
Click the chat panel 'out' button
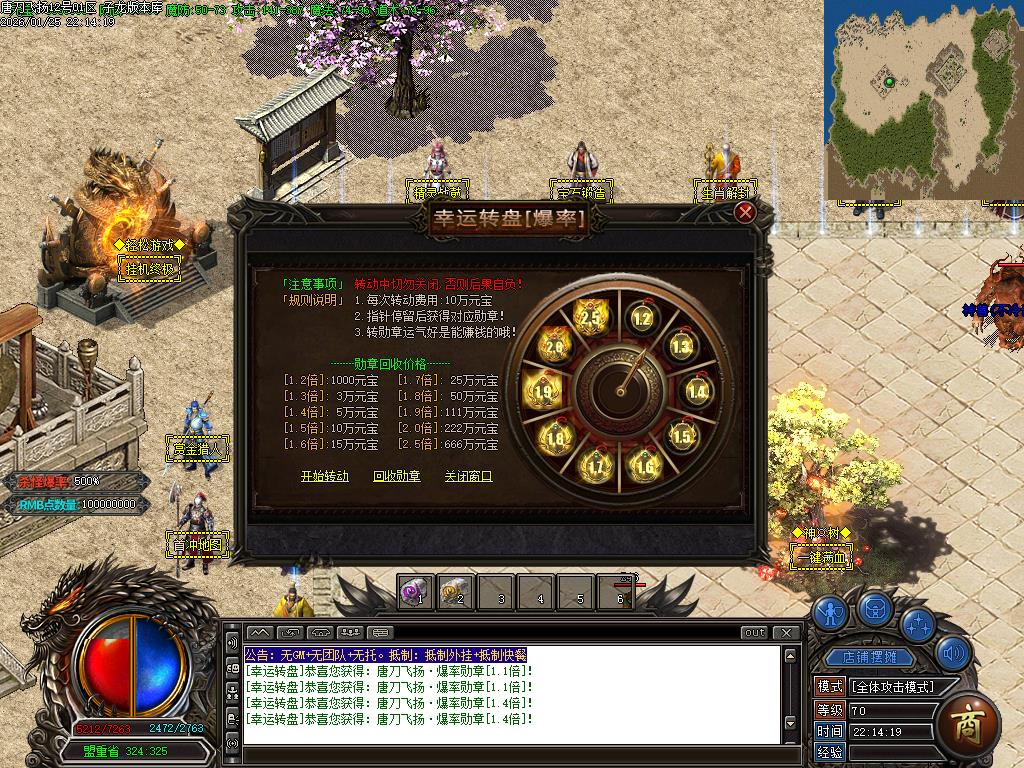point(754,632)
